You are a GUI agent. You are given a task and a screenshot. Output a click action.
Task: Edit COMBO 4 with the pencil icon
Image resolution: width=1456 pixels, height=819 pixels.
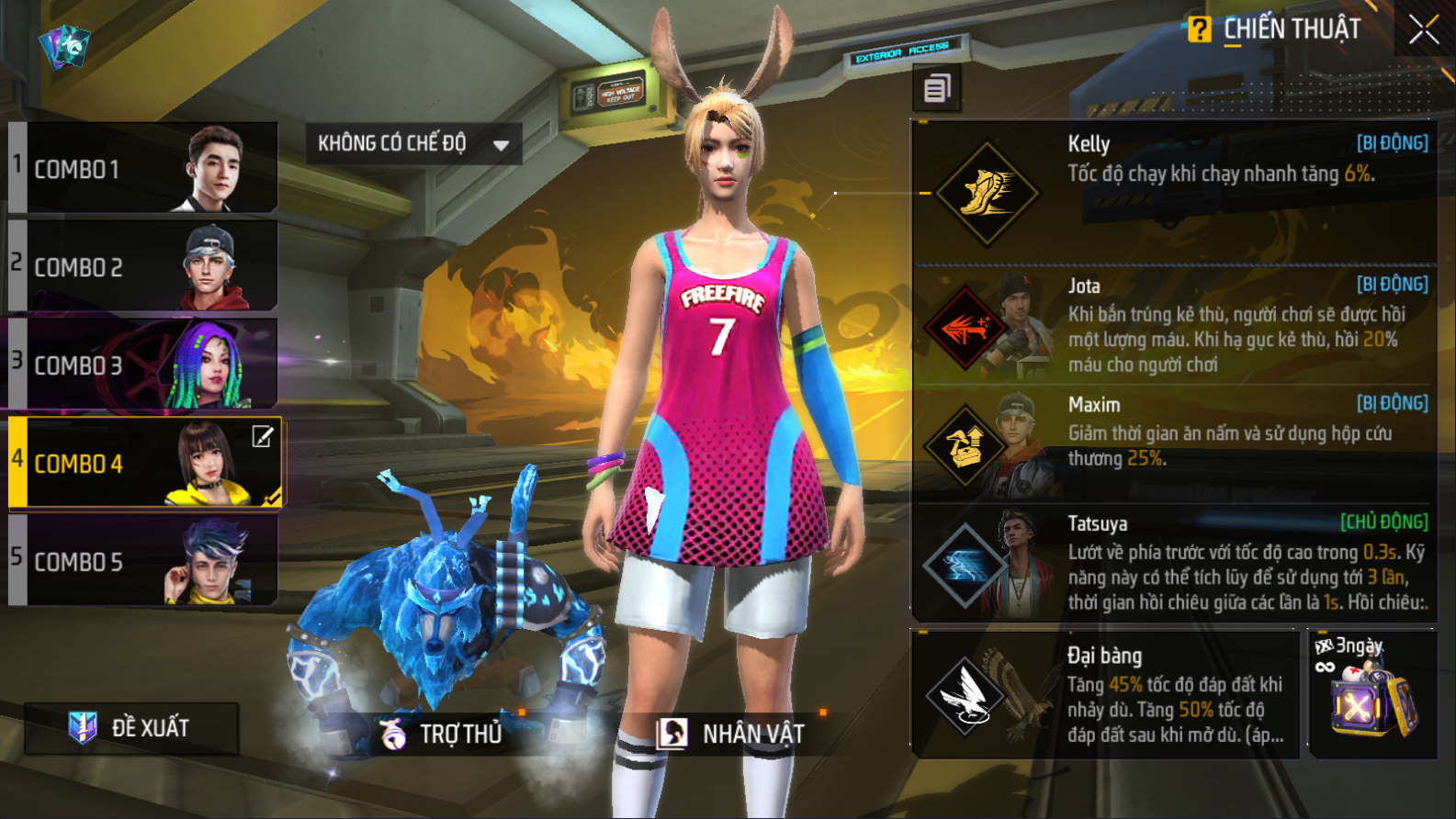click(263, 437)
